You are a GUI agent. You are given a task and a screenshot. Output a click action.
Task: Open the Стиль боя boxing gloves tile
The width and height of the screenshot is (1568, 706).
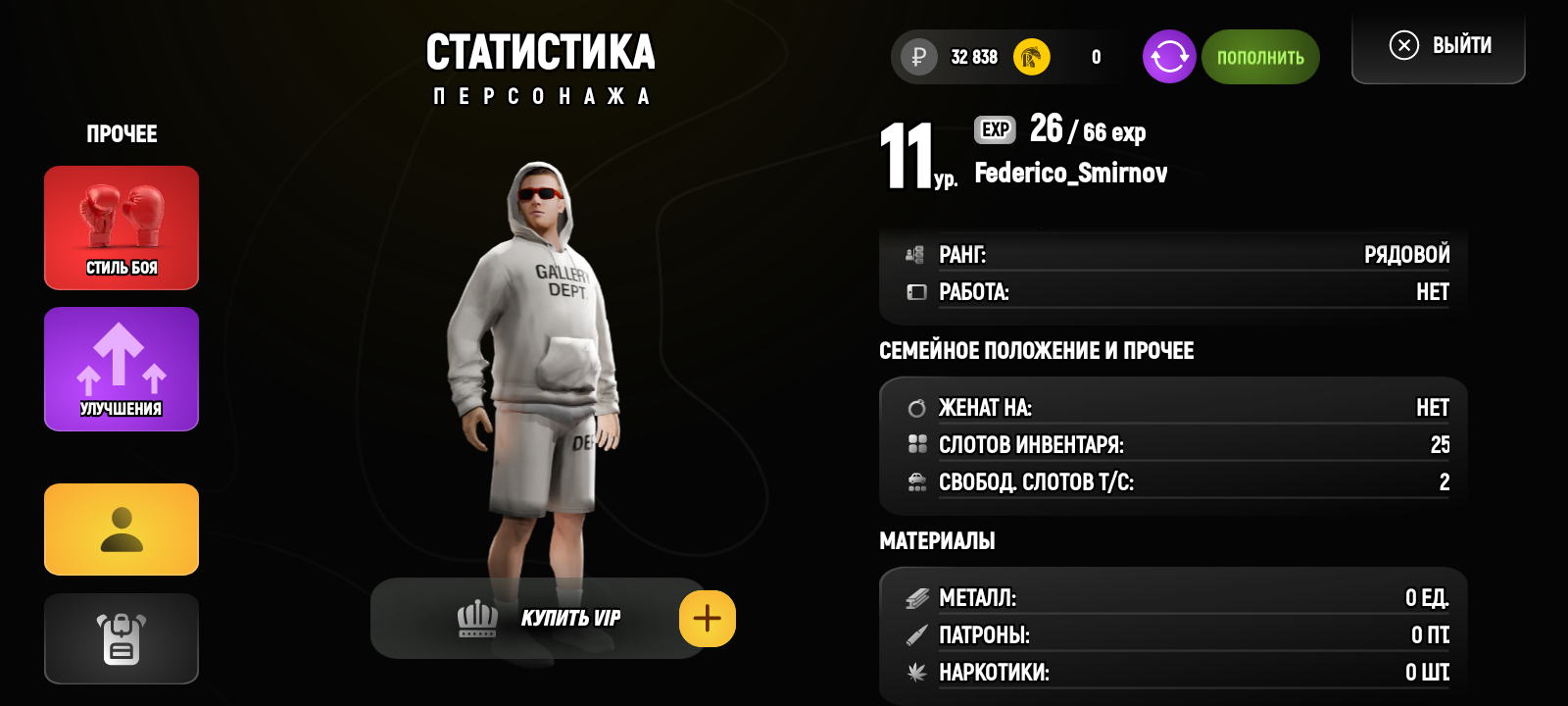click(122, 227)
